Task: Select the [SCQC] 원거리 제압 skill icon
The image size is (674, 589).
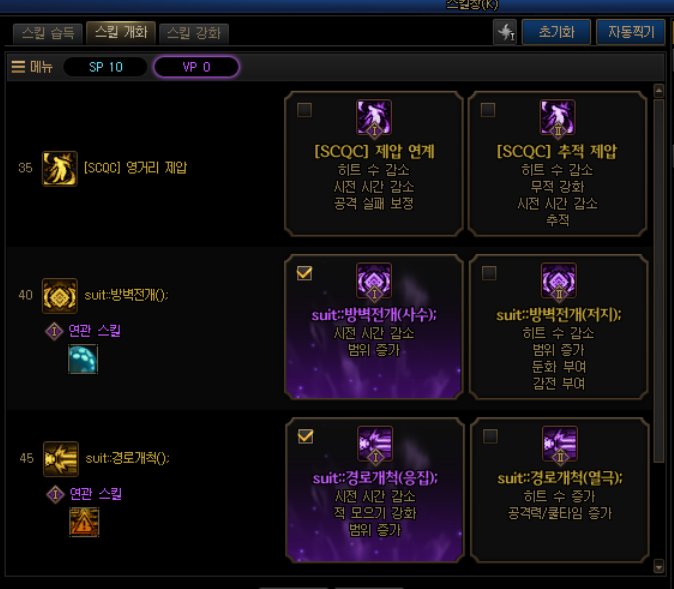Action: pos(60,168)
